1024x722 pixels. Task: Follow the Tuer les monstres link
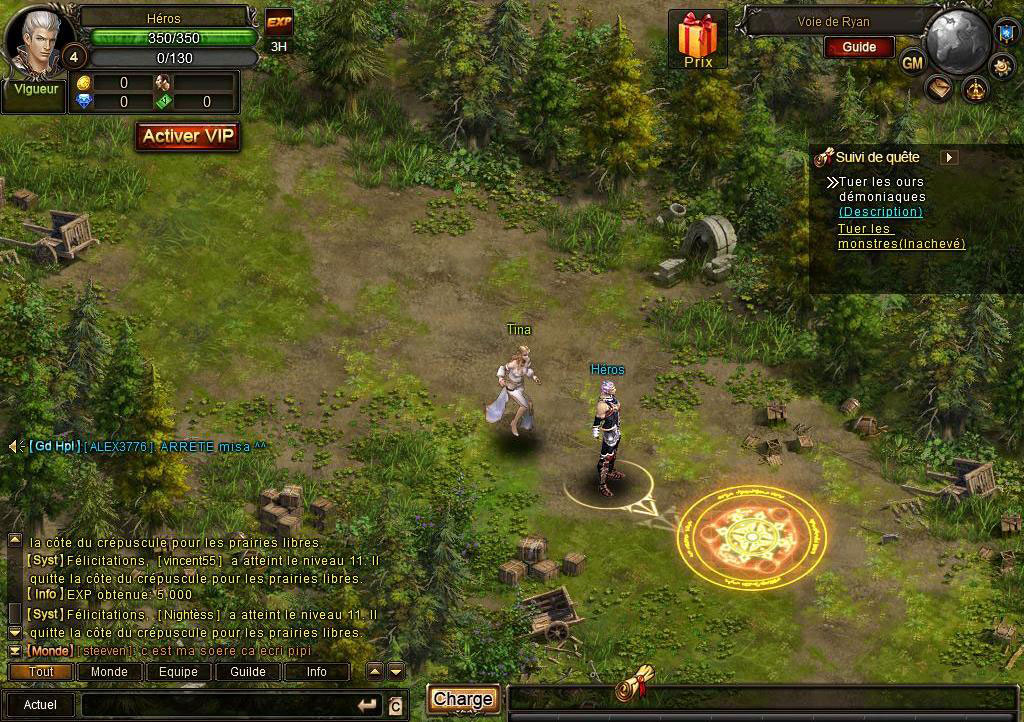900,236
